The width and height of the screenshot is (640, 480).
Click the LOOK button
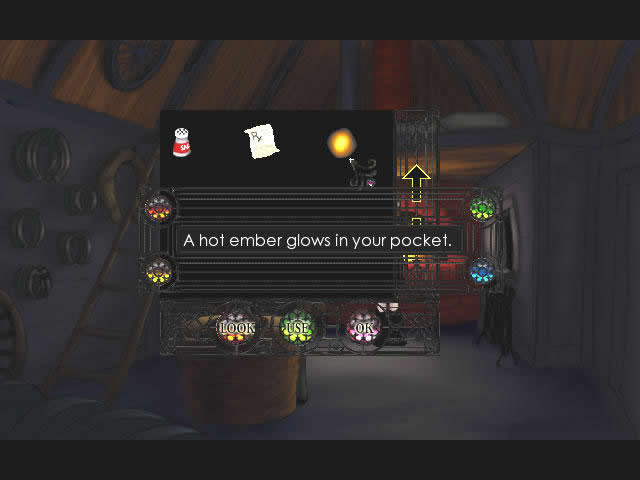coord(237,327)
